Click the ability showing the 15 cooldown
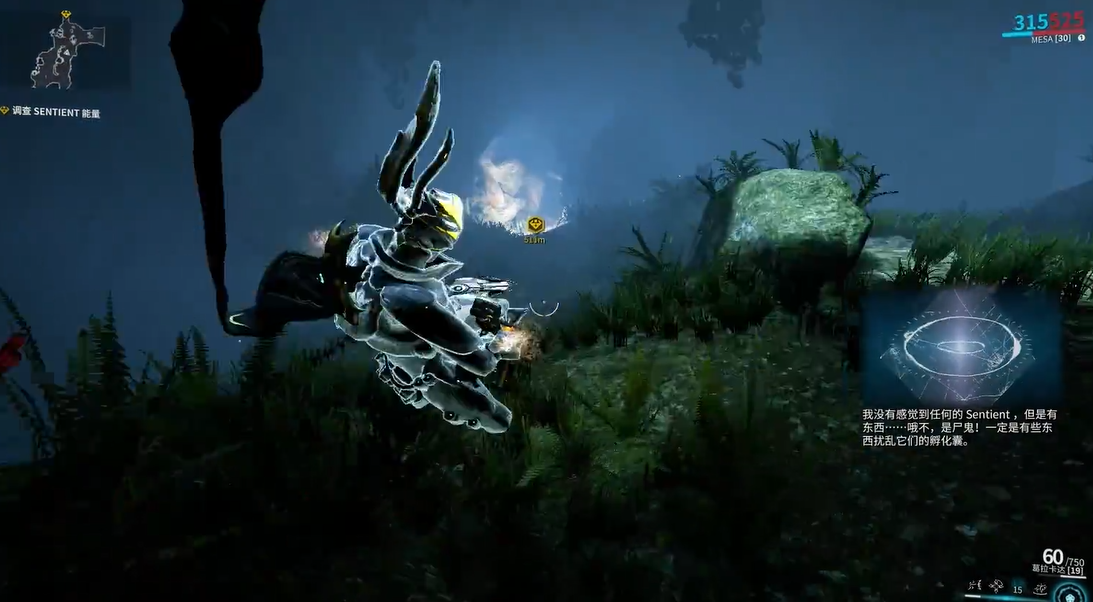 point(1018,589)
